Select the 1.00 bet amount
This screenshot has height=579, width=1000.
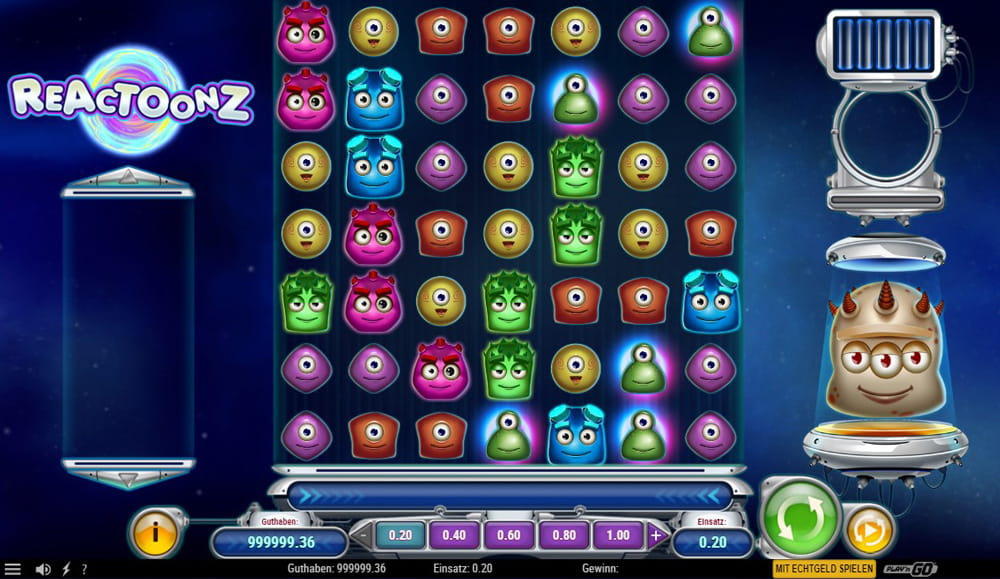(618, 535)
